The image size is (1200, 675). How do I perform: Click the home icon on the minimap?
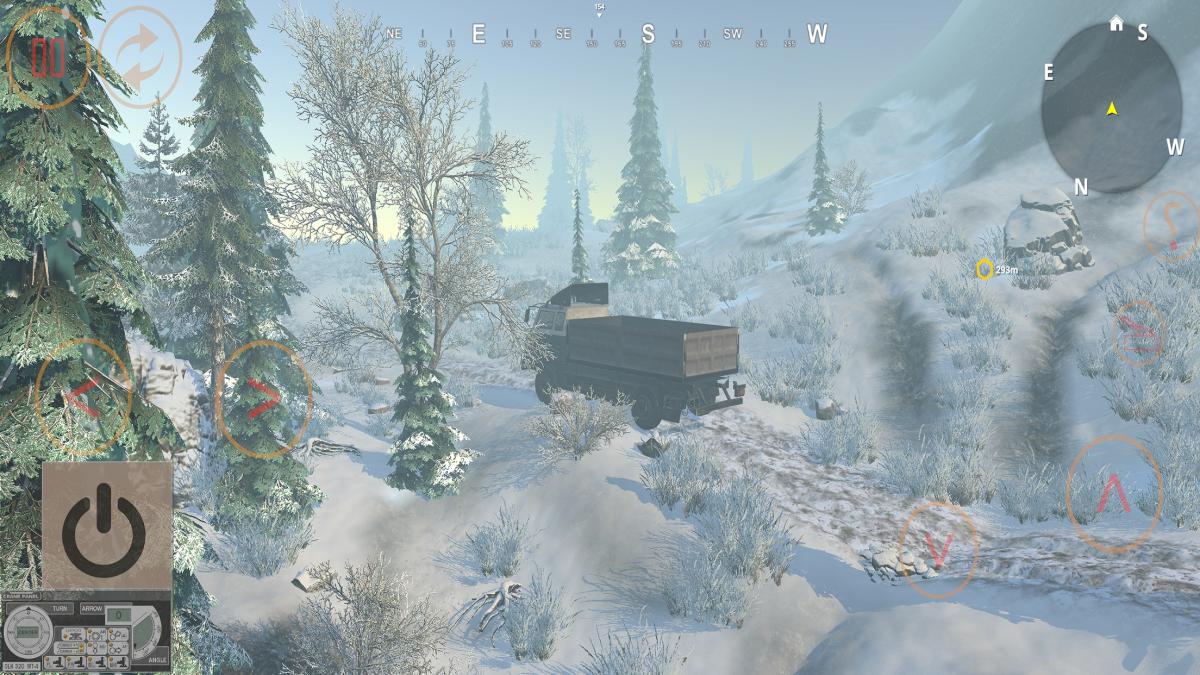tap(1116, 23)
